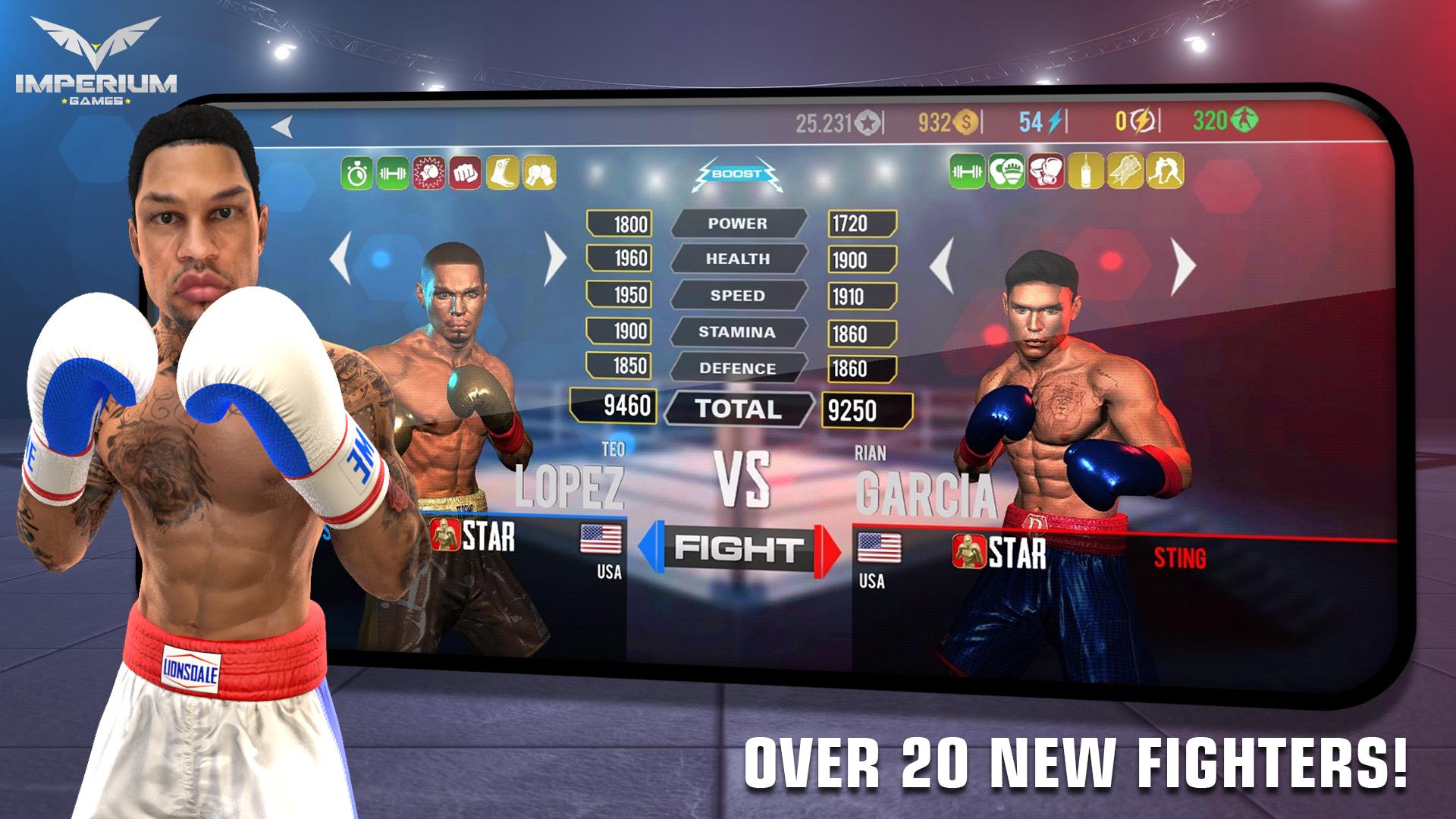This screenshot has width=1456, height=819.
Task: Click the back chevron at the top left
Action: click(x=279, y=125)
